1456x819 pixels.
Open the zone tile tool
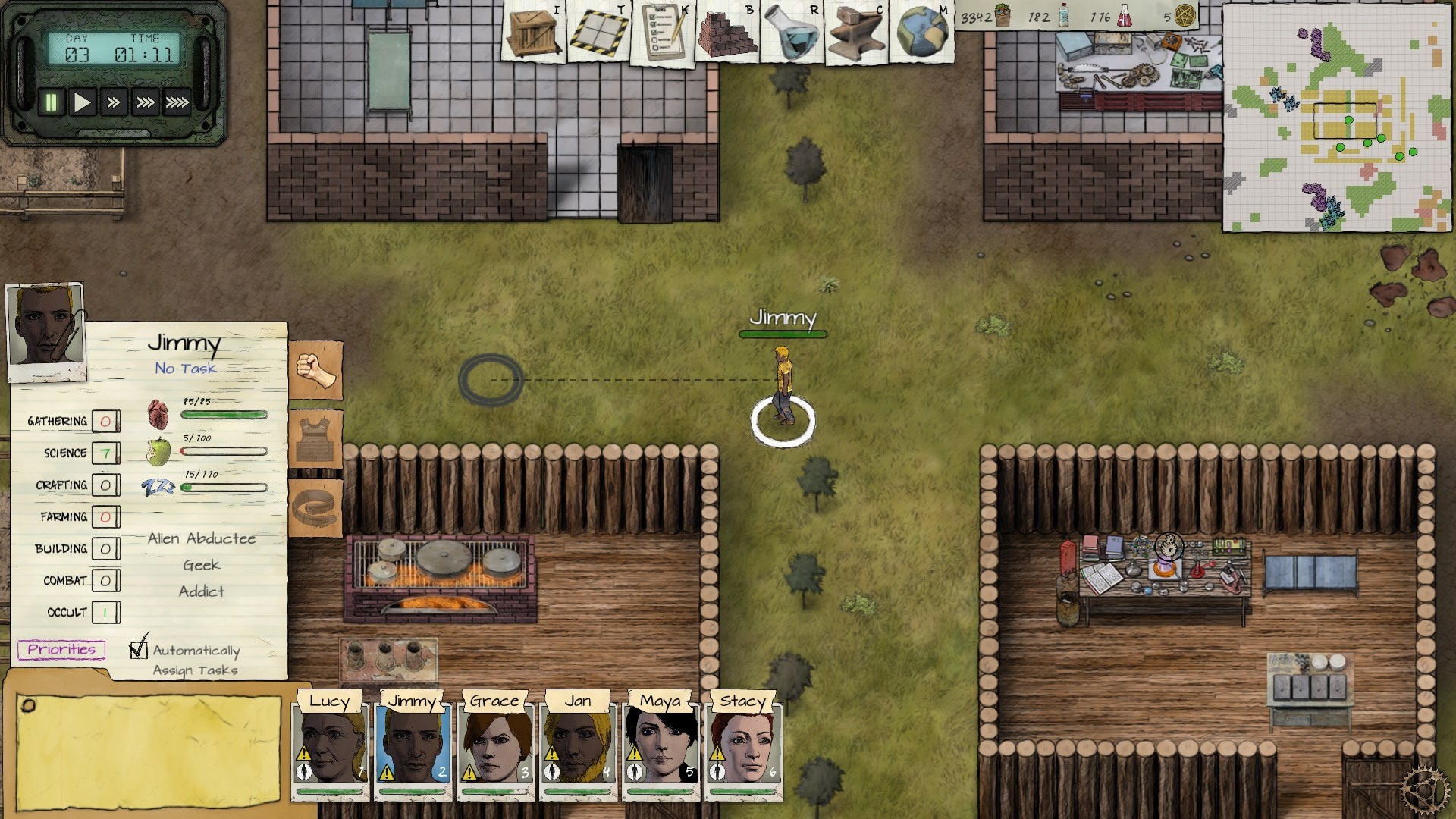point(599,32)
